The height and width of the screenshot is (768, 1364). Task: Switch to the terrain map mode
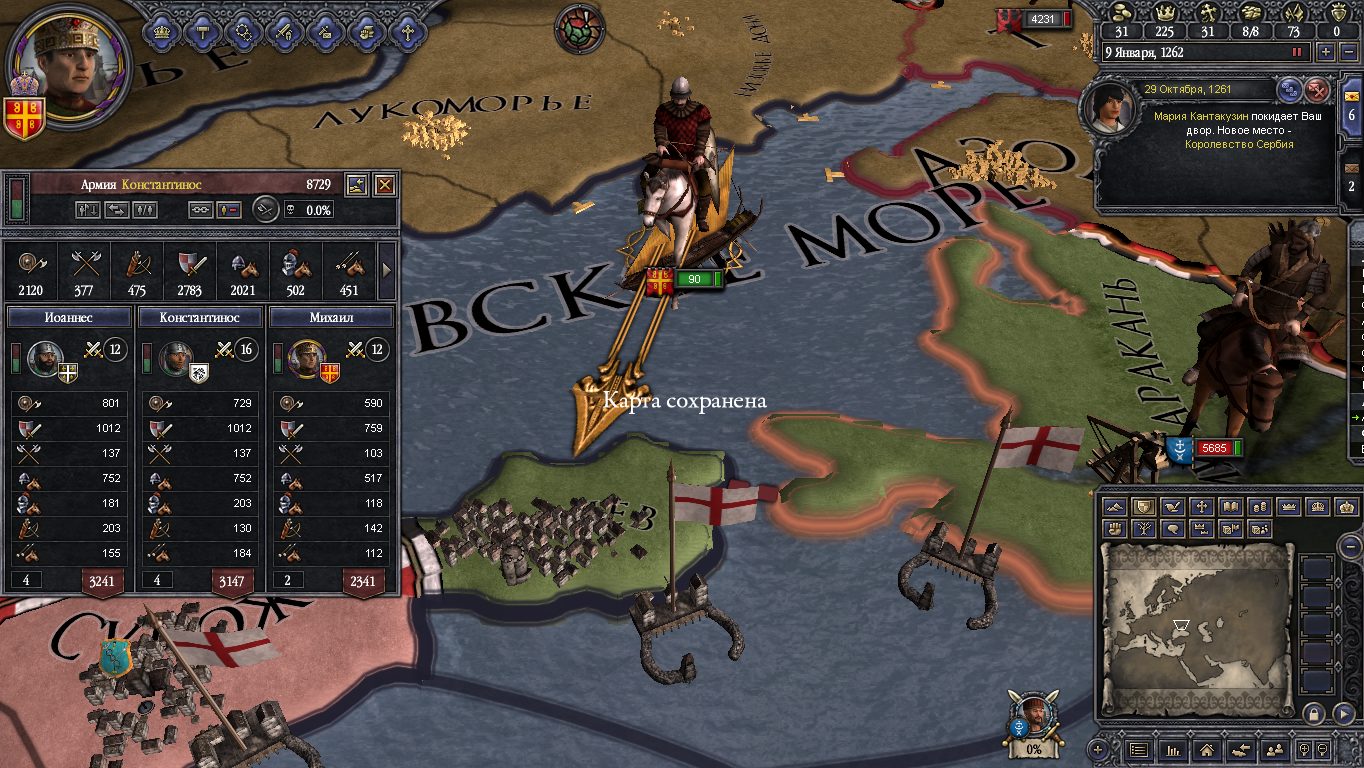tap(1115, 507)
